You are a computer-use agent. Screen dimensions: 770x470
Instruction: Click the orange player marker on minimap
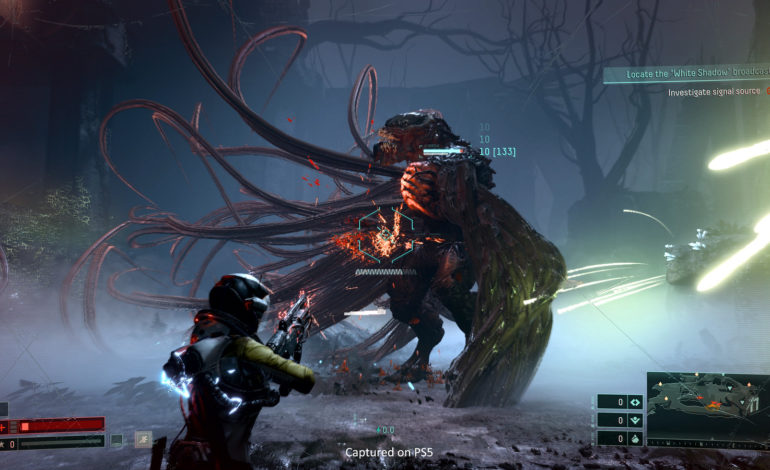(713, 405)
